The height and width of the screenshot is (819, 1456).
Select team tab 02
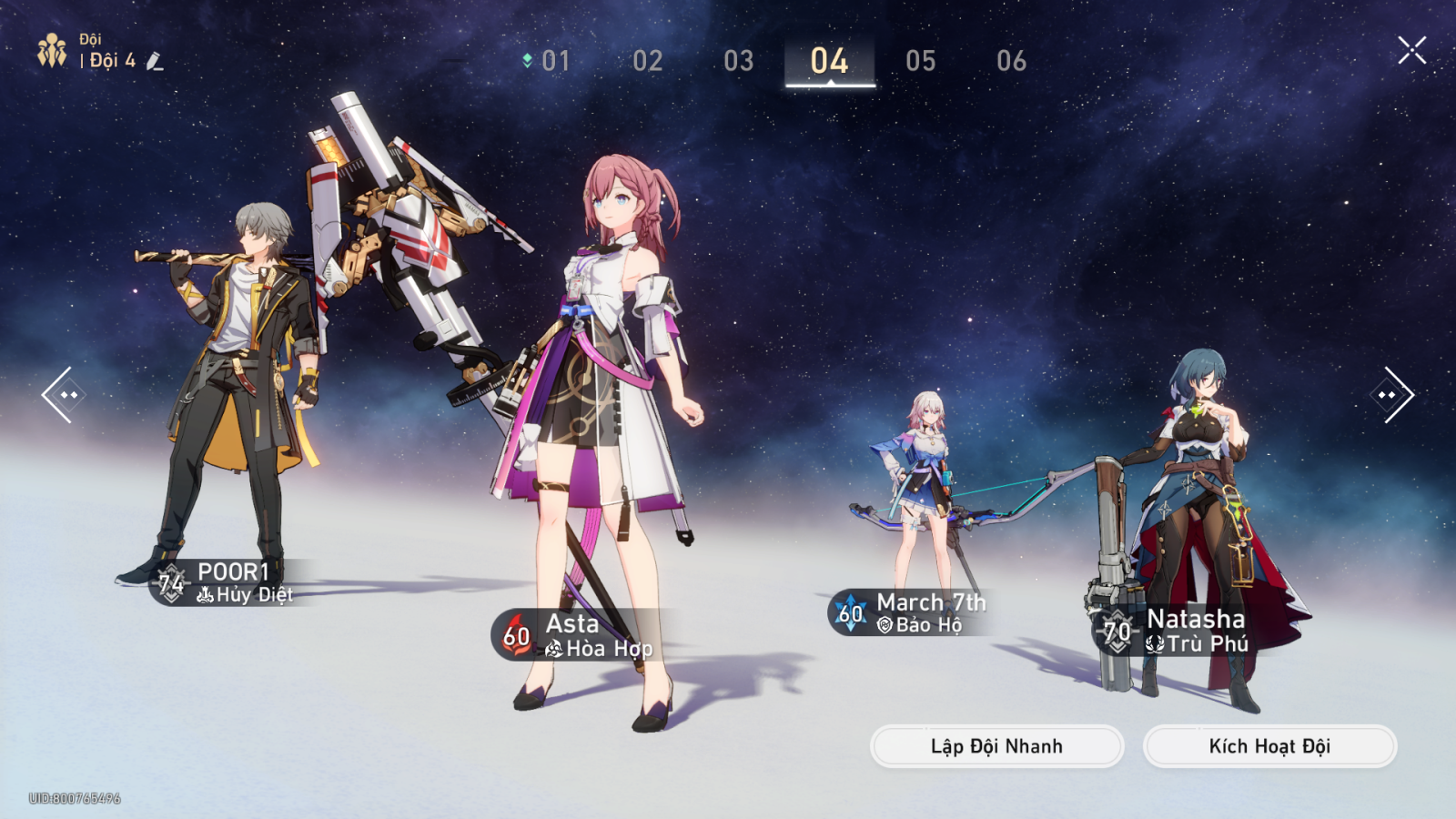647,61
